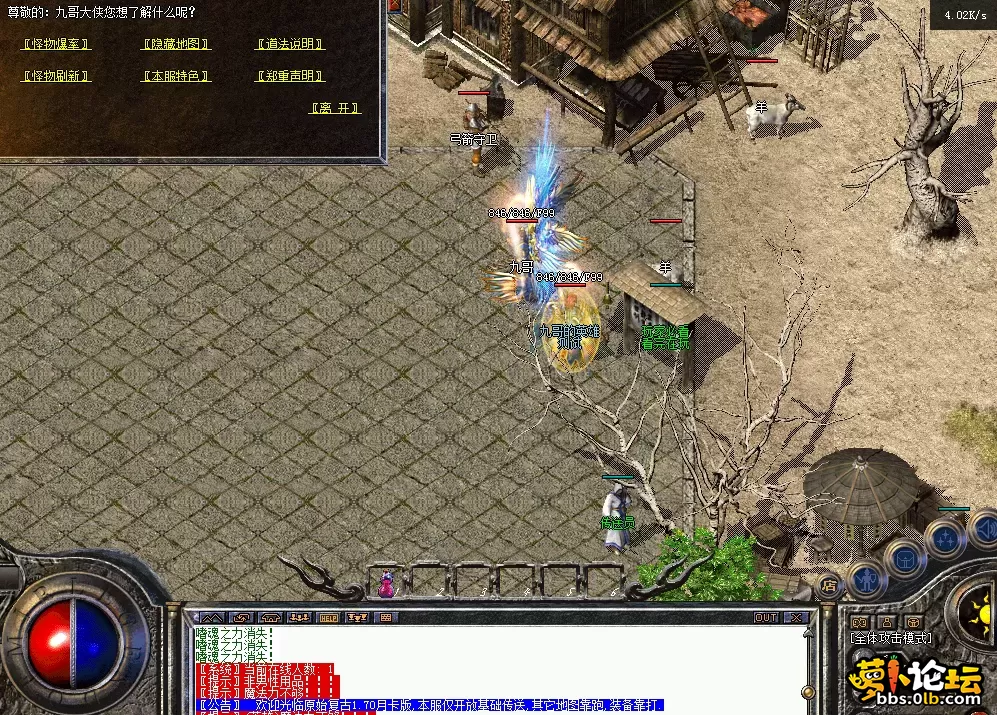Image resolution: width=997 pixels, height=715 pixels.
Task: Show the 本服特色 info link
Action: pos(176,76)
